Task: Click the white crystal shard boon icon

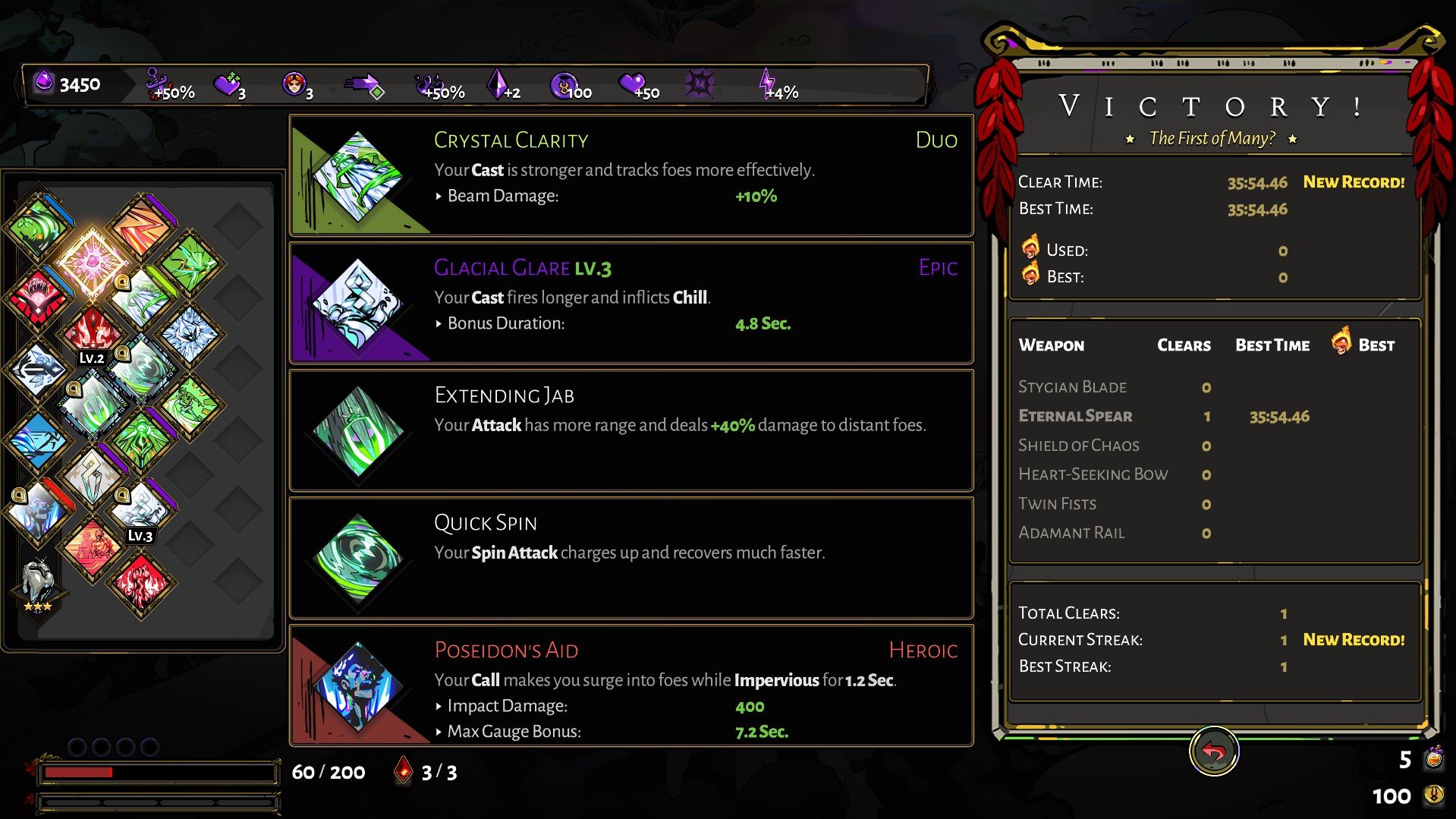Action: pyautogui.click(x=92, y=476)
